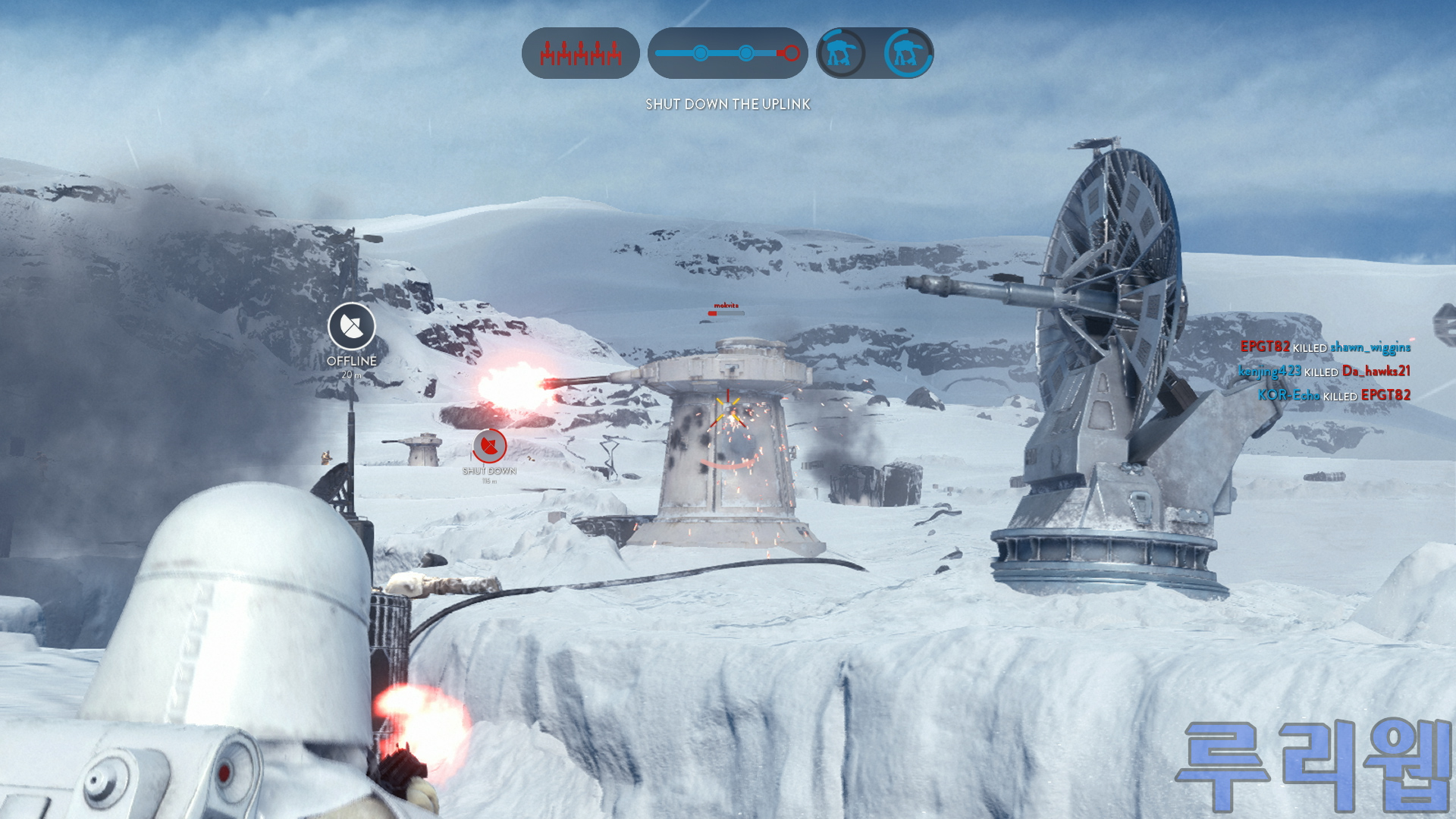This screenshot has height=819, width=1456.
Task: Click the OFFLINE uplink objective marker
Action: pyautogui.click(x=352, y=327)
